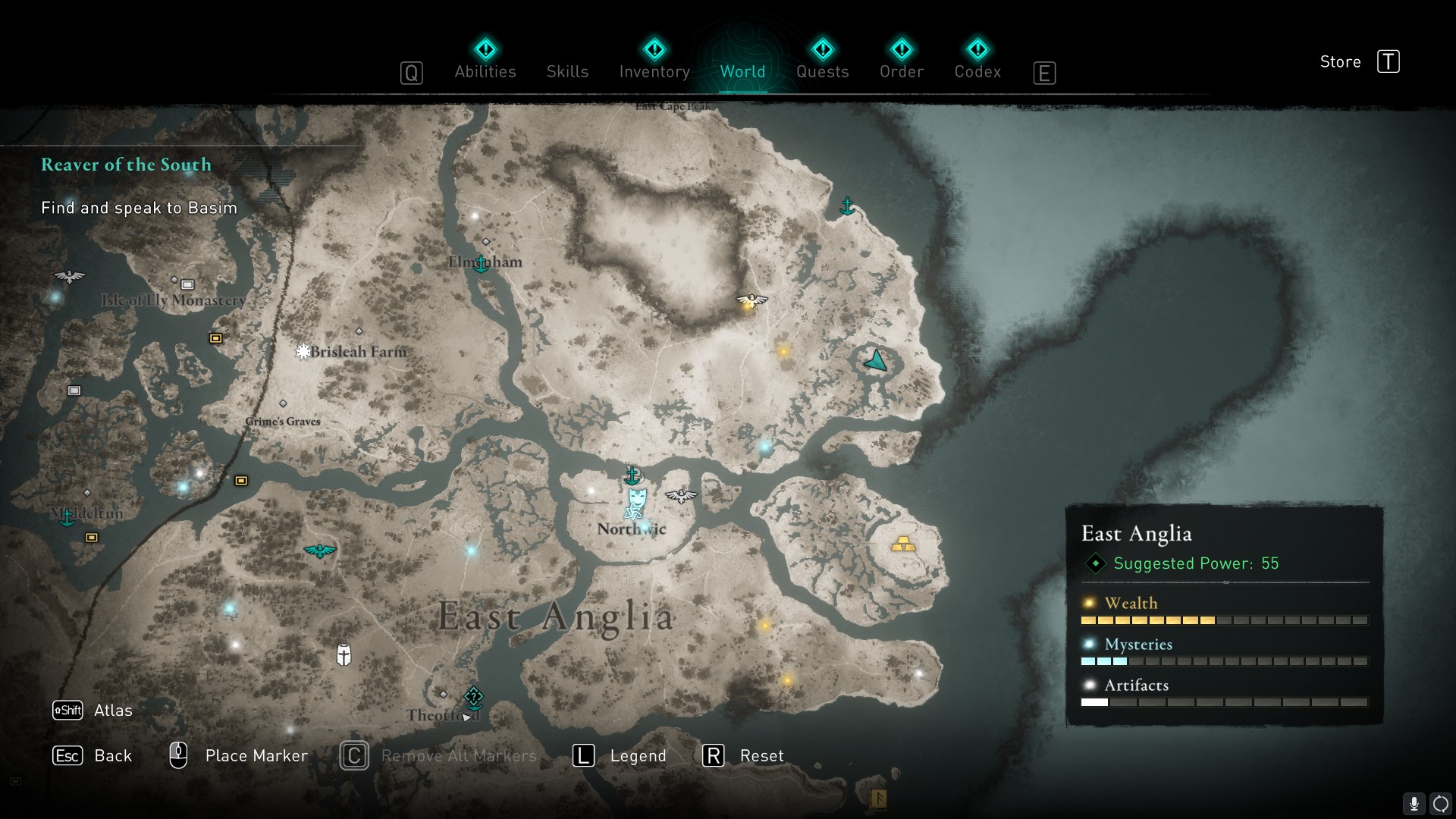This screenshot has width=1456, height=819.
Task: Select the white helmet map marker
Action: pos(344,654)
